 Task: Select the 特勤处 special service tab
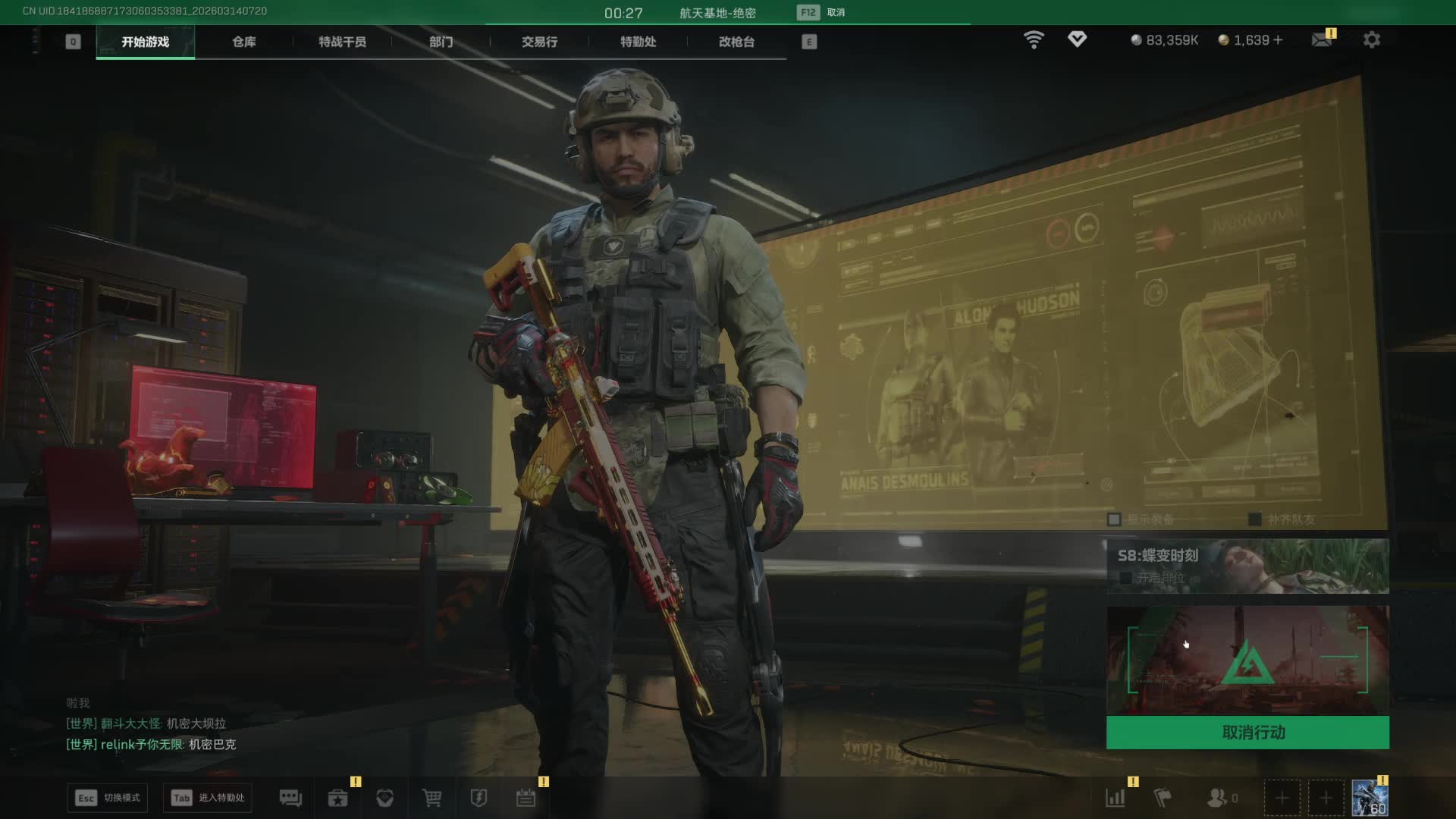tap(638, 42)
